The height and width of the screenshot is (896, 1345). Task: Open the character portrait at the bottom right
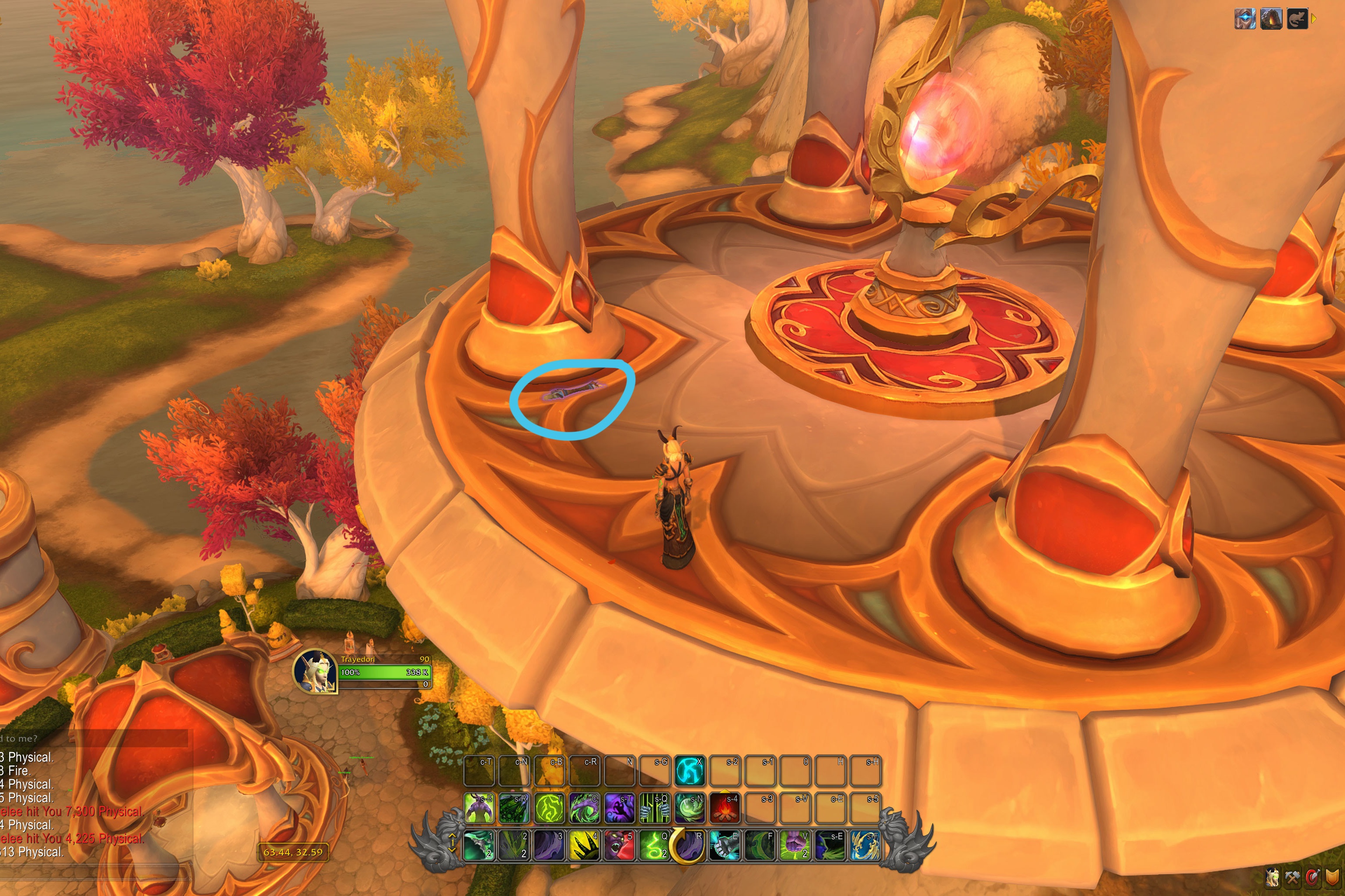tap(1273, 876)
